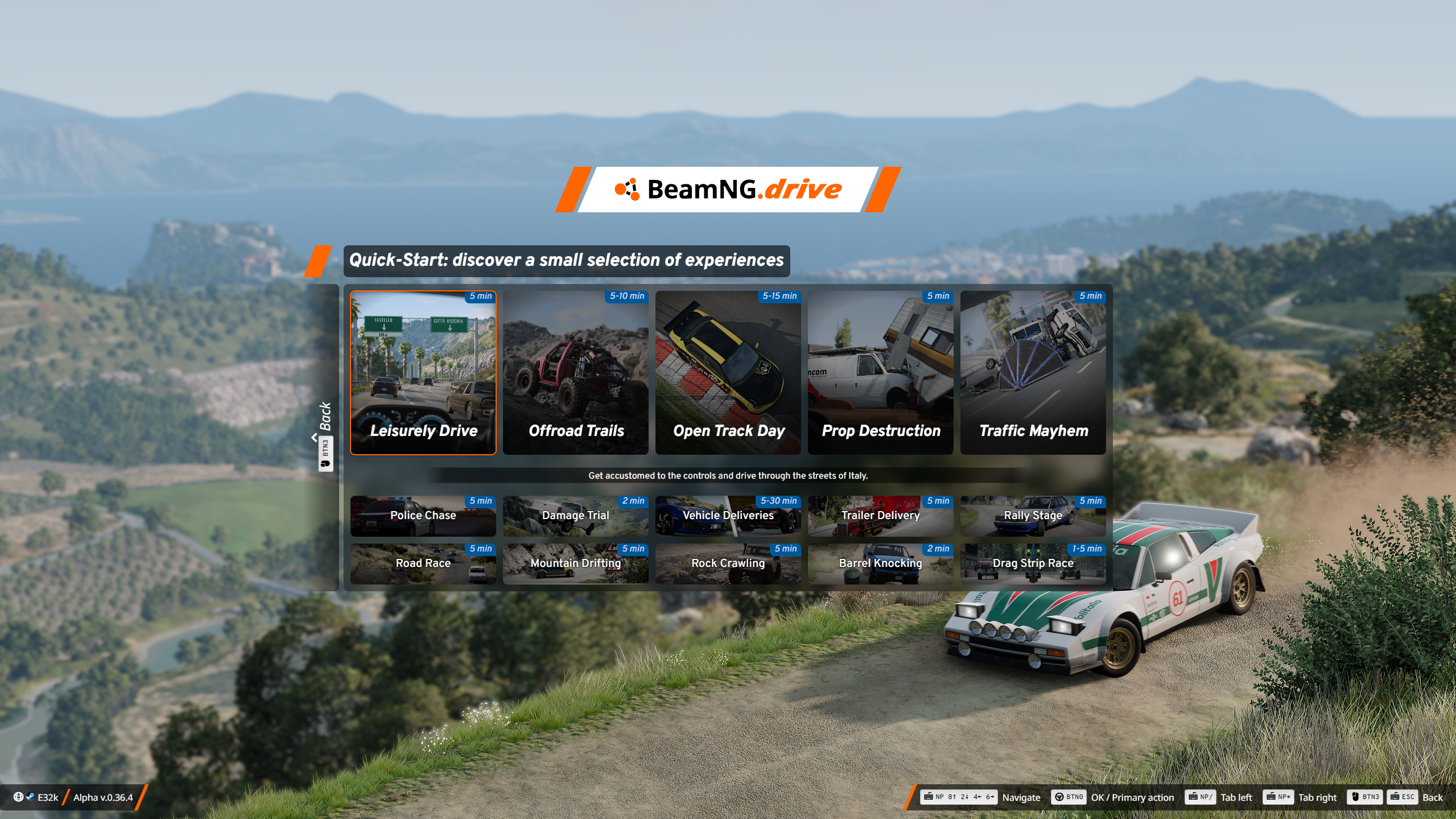Open the Mountain Drifting scenario
Image resolution: width=1456 pixels, height=819 pixels.
tap(575, 563)
